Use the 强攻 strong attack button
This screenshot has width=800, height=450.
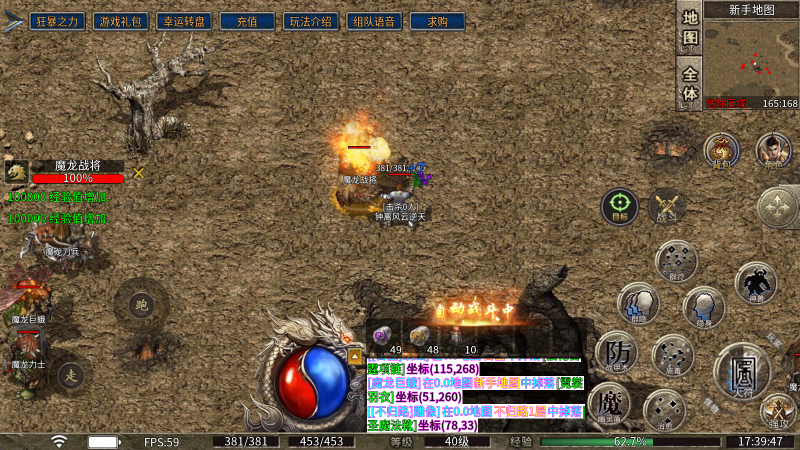(x=778, y=409)
